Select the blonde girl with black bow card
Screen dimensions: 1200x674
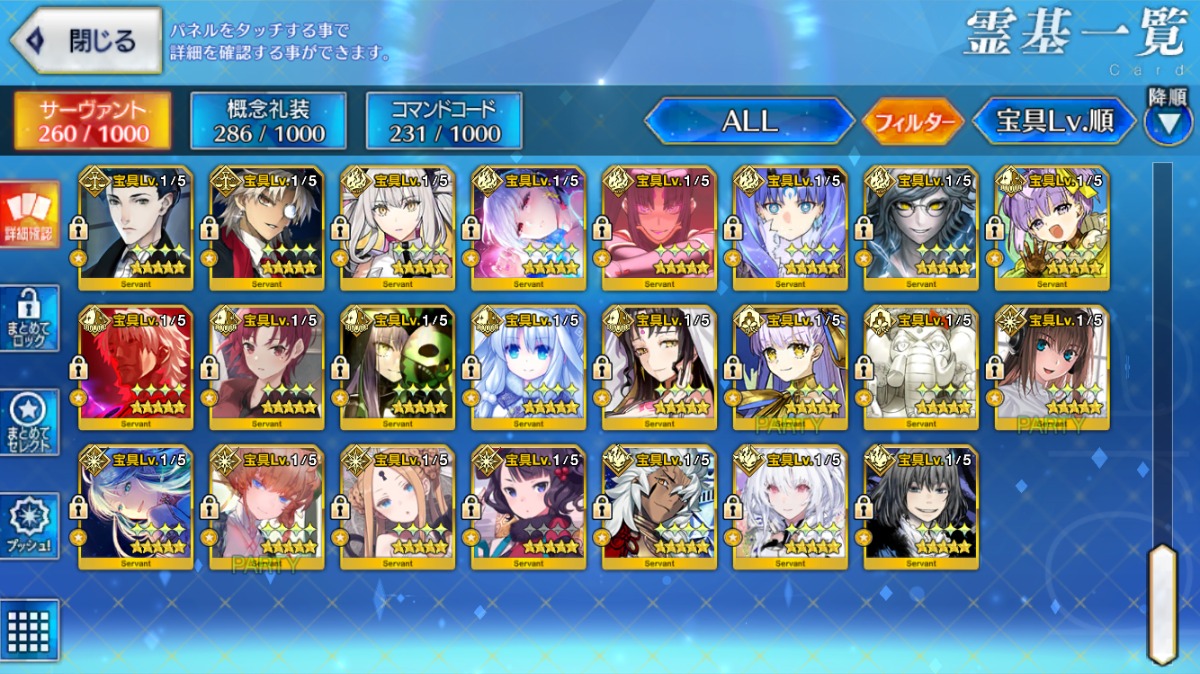397,507
